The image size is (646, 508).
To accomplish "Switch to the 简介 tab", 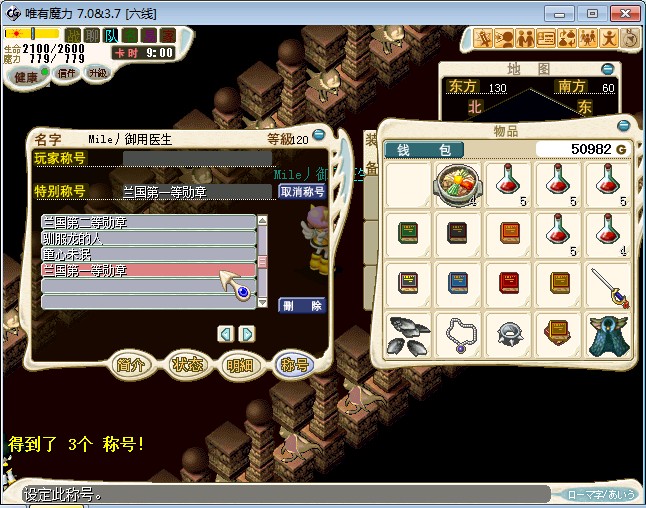I will (x=134, y=365).
